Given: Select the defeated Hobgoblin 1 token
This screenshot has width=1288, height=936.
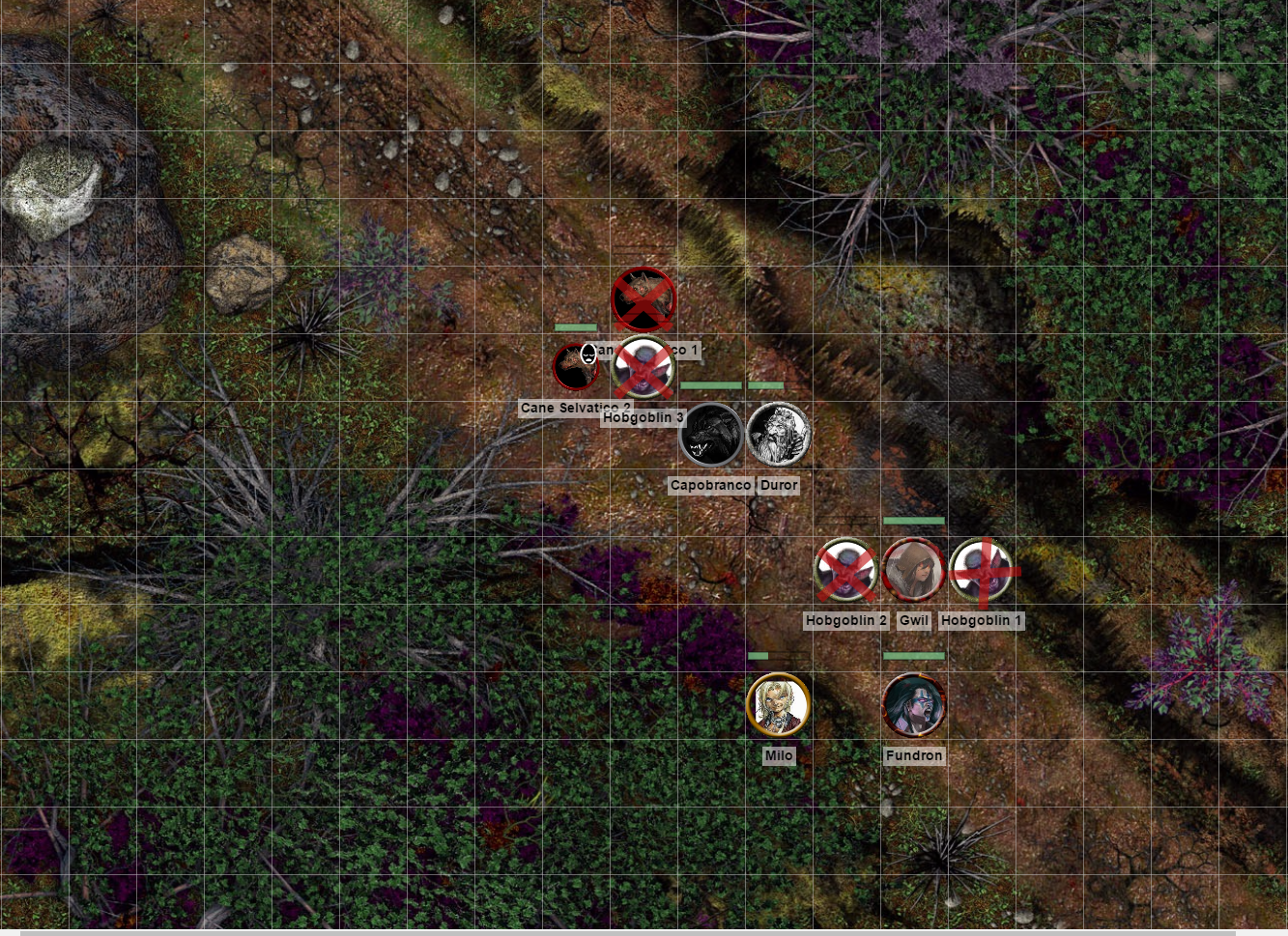Looking at the screenshot, I should pyautogui.click(x=982, y=570).
